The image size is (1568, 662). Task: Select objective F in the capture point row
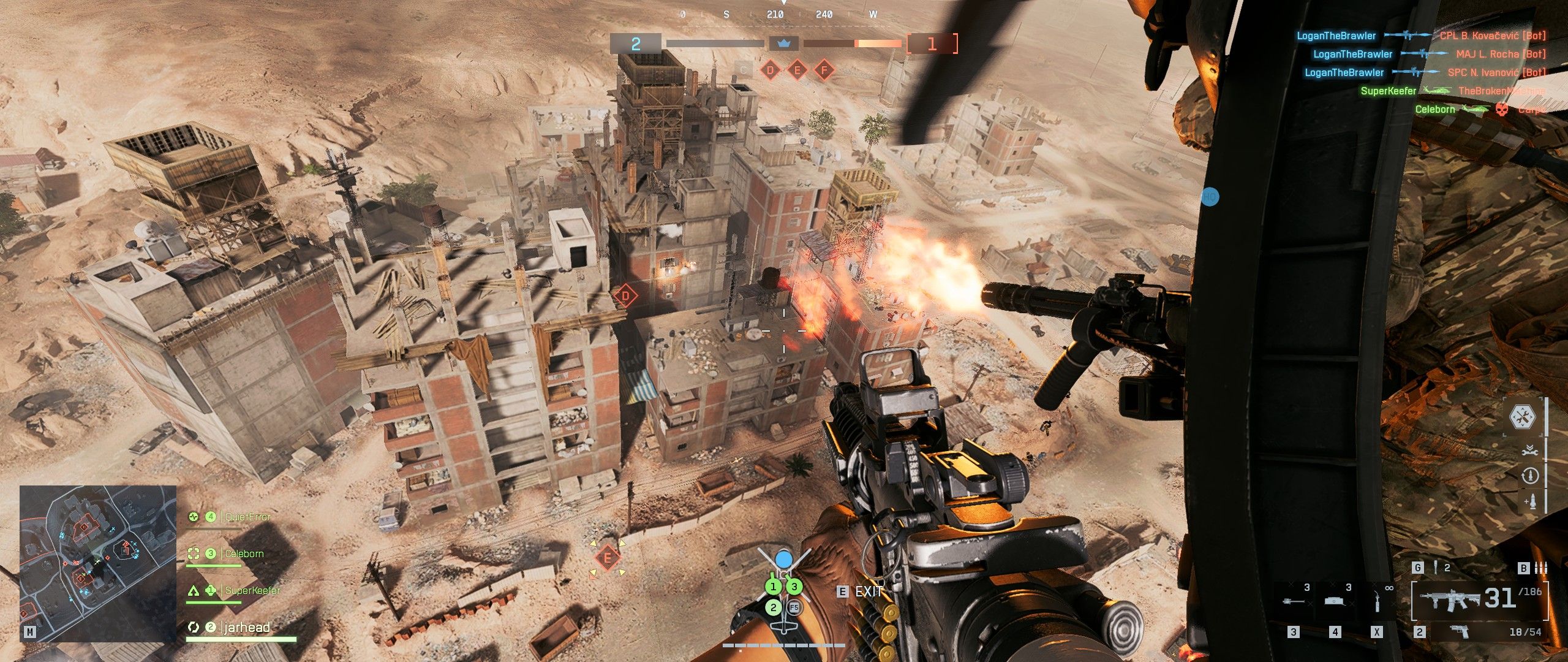(x=824, y=70)
